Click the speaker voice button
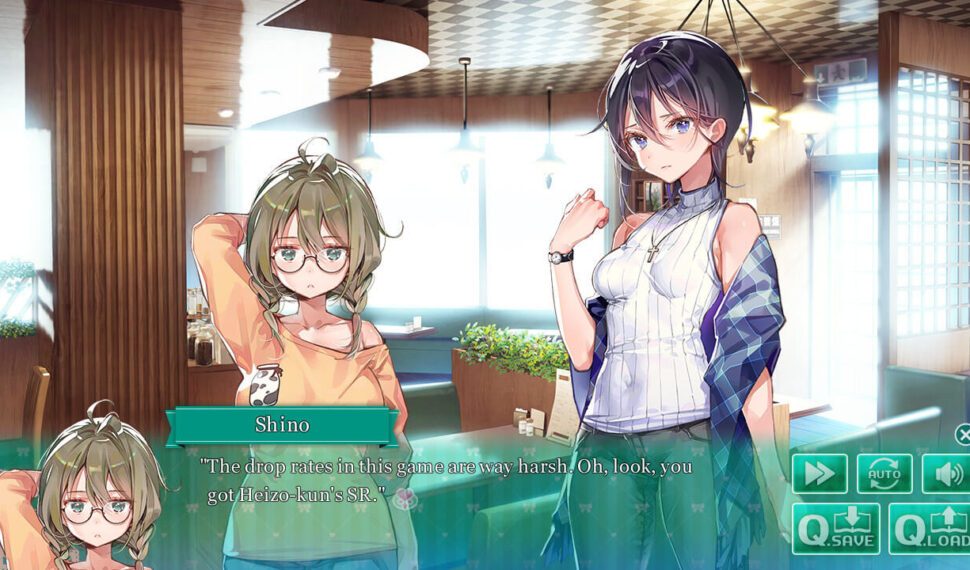This screenshot has height=570, width=970. click(944, 473)
